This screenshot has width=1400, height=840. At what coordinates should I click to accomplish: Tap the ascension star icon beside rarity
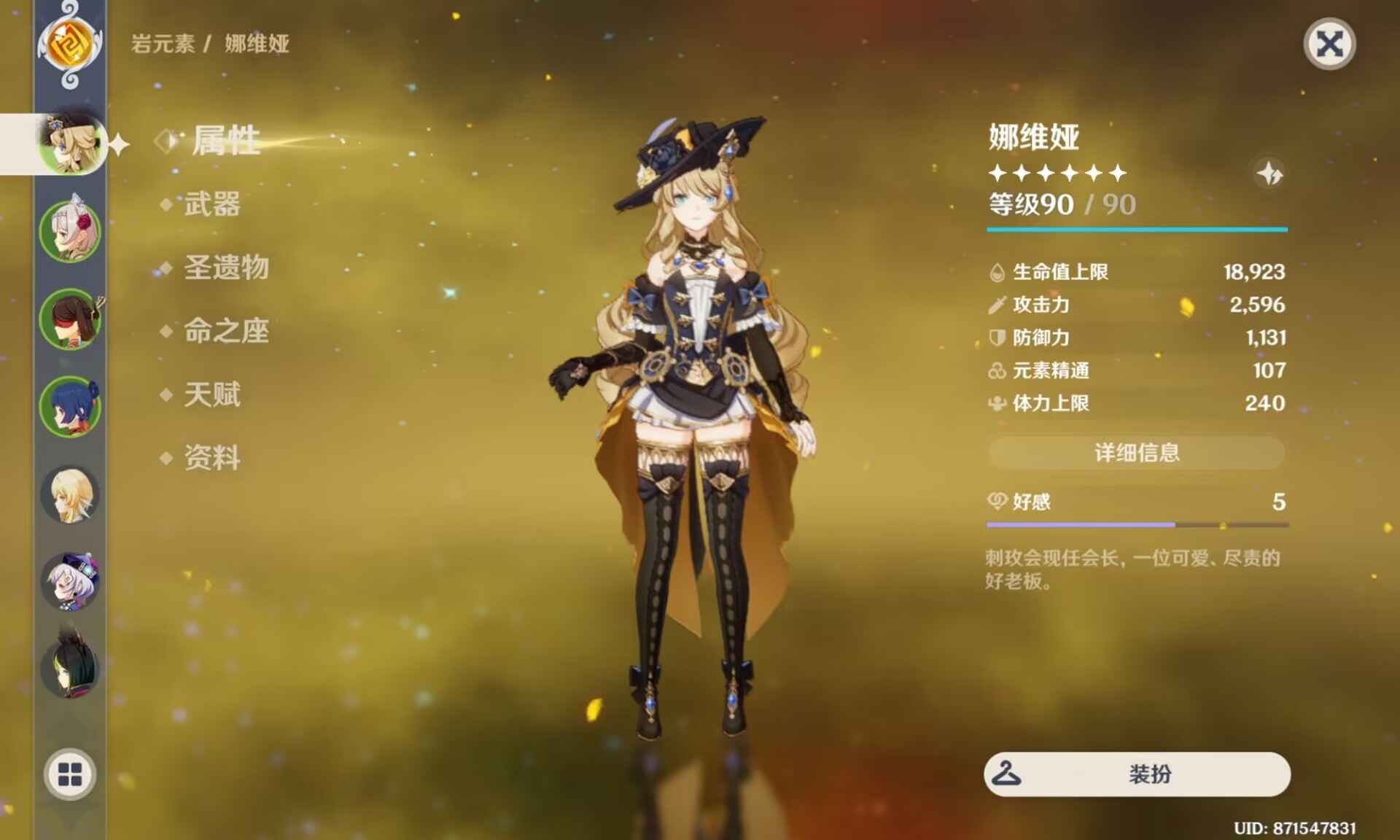[x=1269, y=174]
